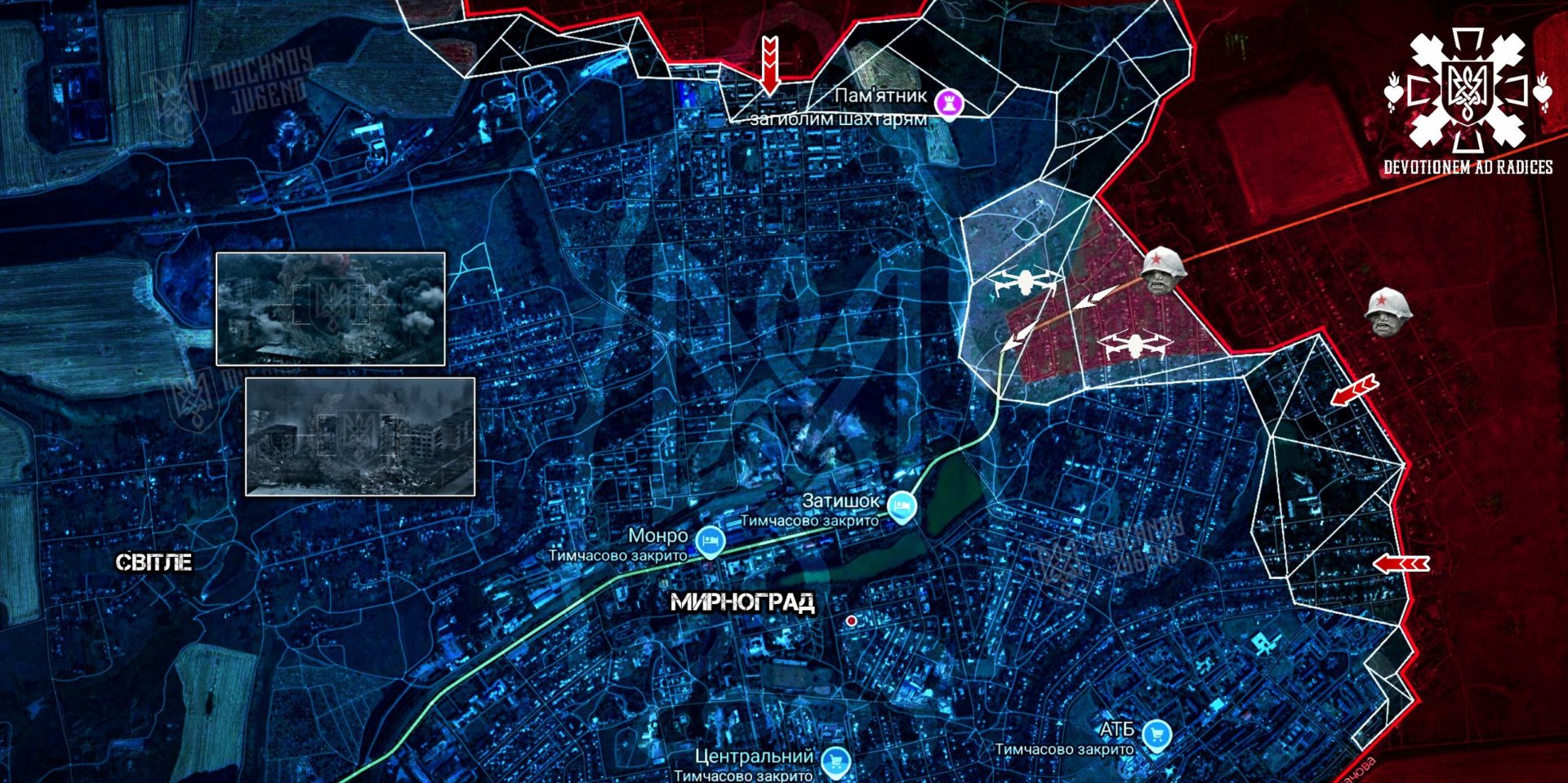
Task: View the smoke explosion photo thumbnail
Action: [331, 309]
